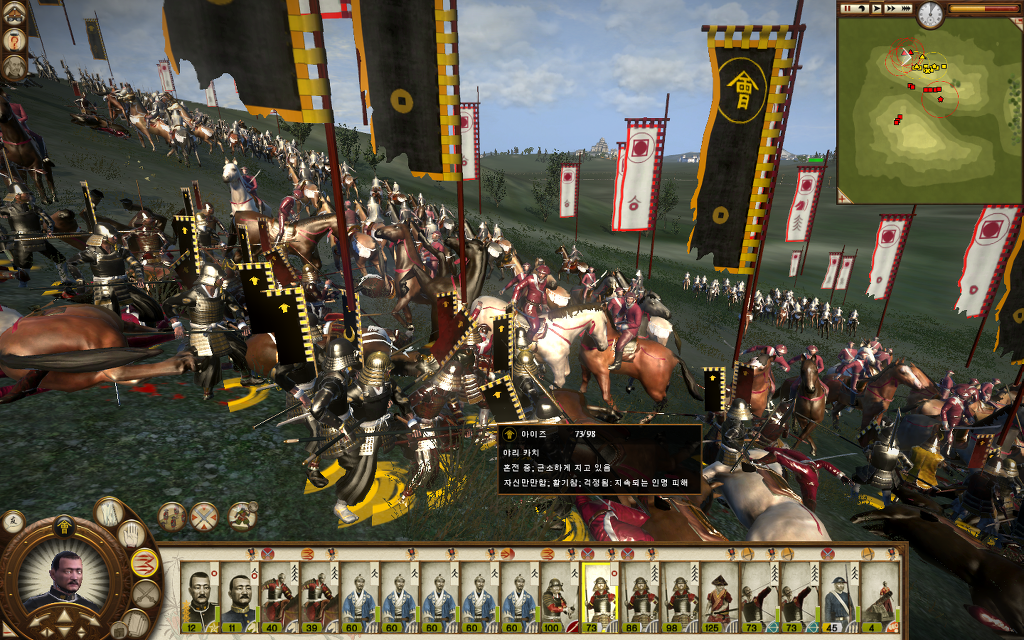Viewport: 1024px width, 640px height.
Task: Toggle the highlighted red arrows ability button
Action: pos(145,563)
